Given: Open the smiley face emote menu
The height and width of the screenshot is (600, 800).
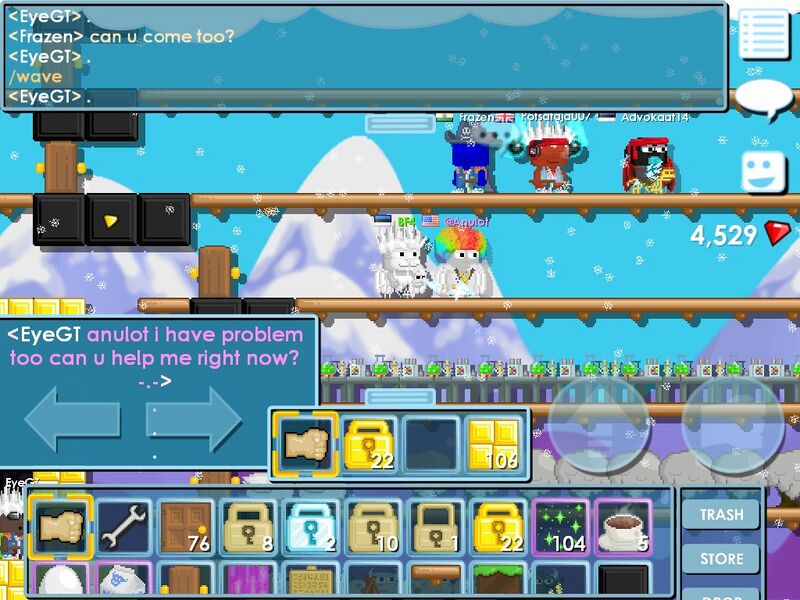Looking at the screenshot, I should 764,171.
